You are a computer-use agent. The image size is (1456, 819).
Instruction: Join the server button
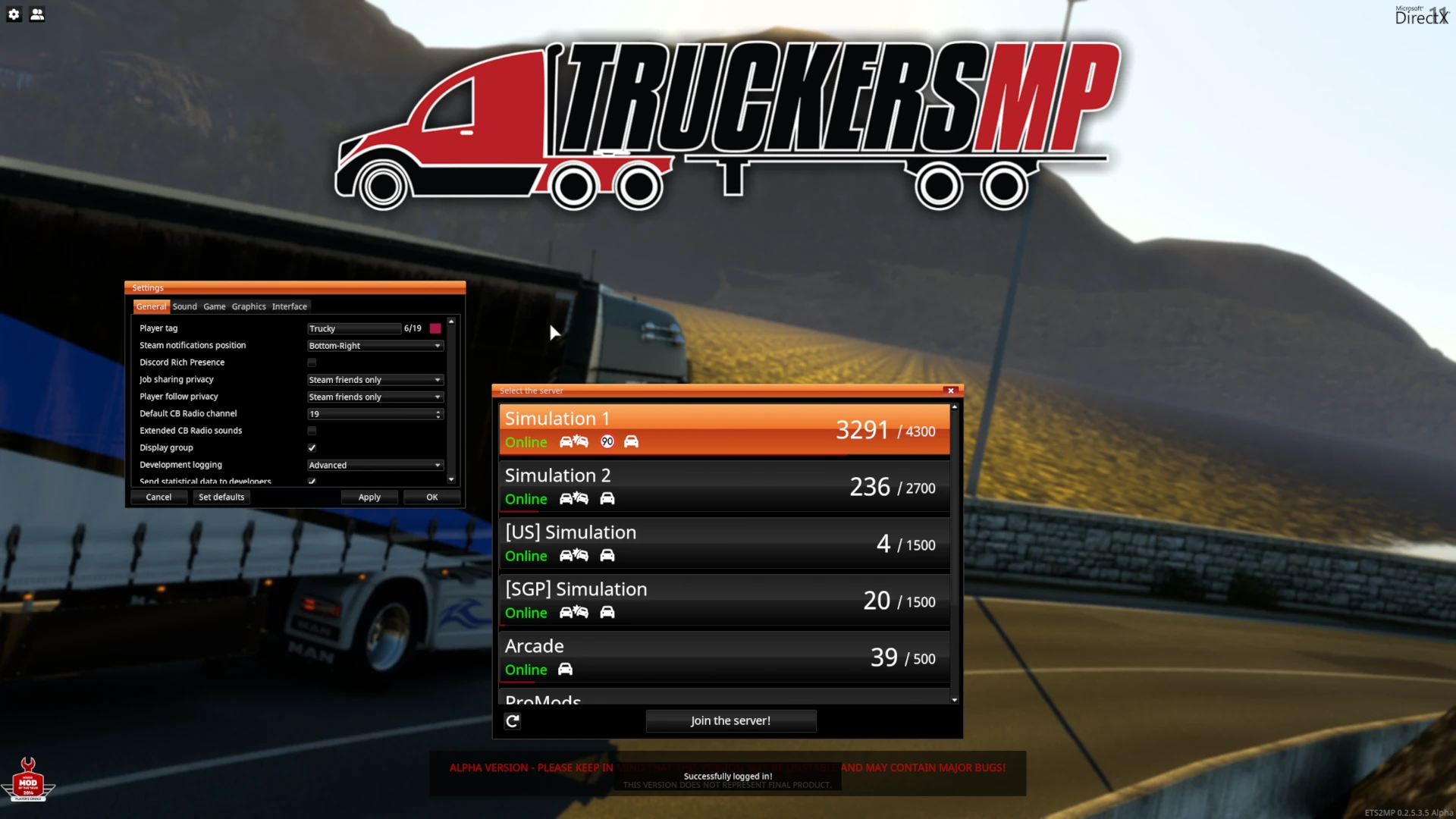pos(730,720)
